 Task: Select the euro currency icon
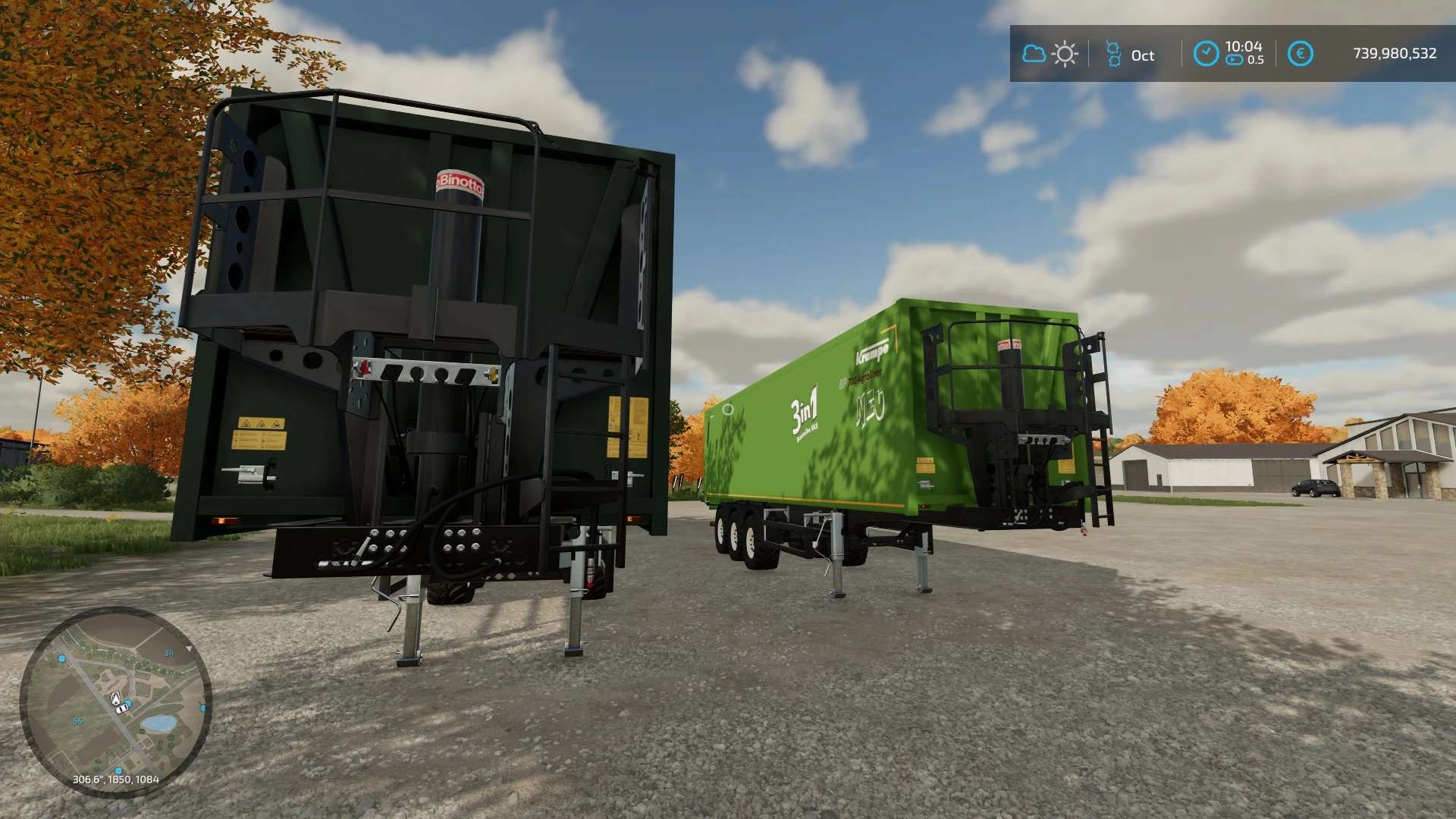pyautogui.click(x=1300, y=54)
